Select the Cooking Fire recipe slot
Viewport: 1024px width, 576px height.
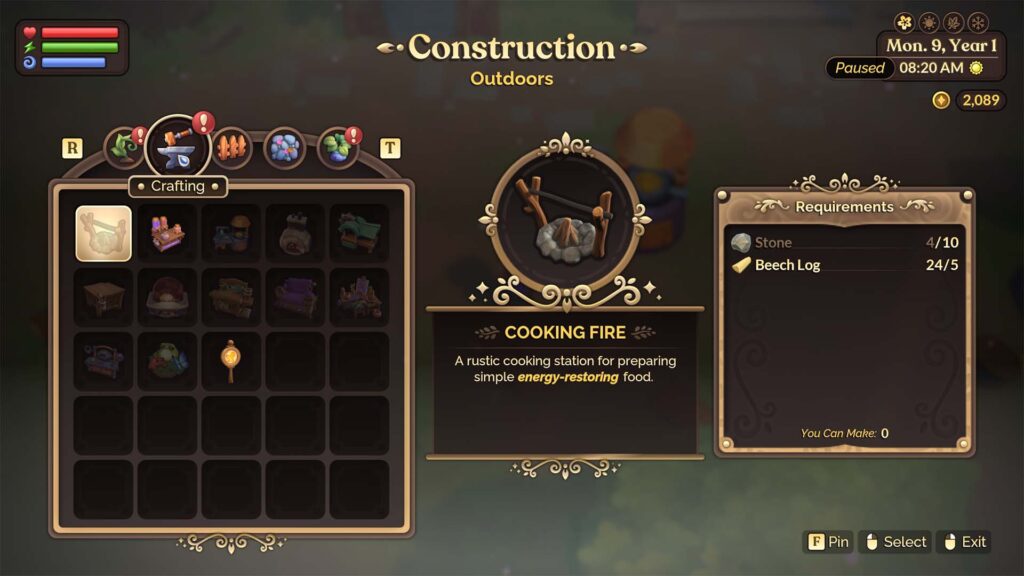coord(103,233)
